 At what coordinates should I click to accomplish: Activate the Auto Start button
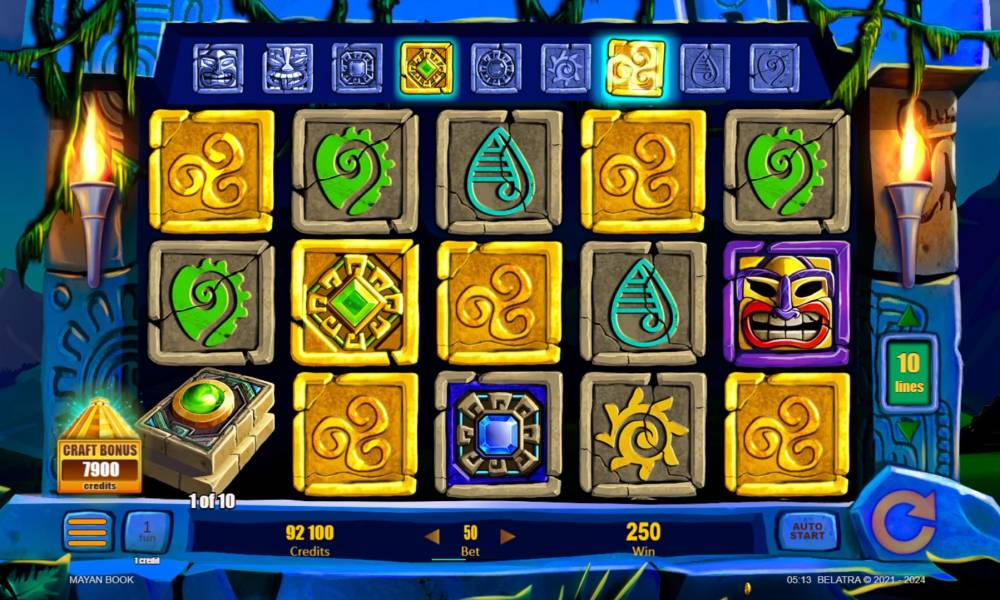806,531
